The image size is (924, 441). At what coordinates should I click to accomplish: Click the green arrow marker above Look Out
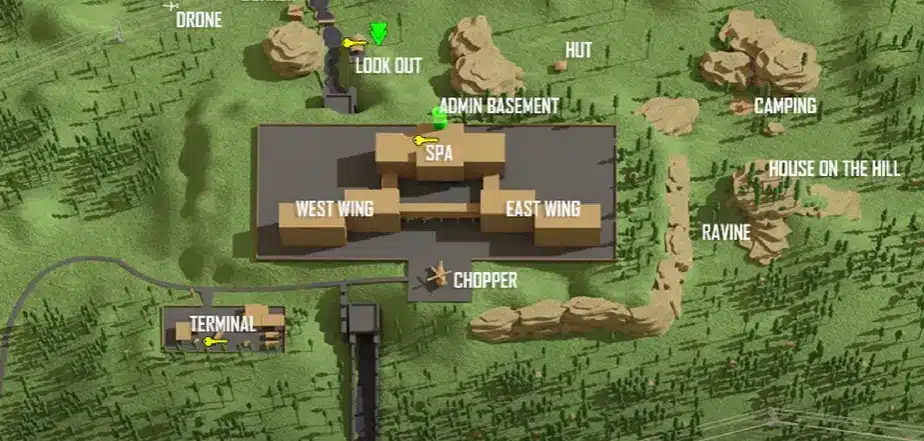click(x=377, y=35)
